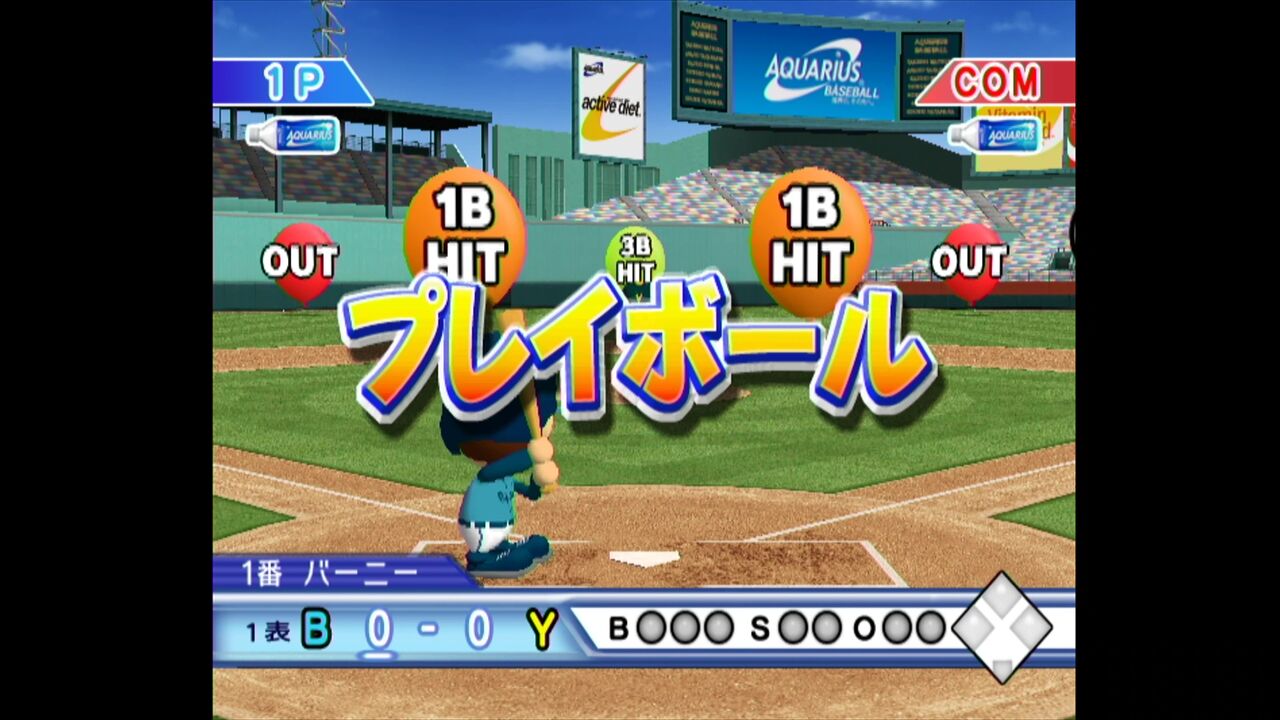The height and width of the screenshot is (720, 1280).
Task: Click the orange 1B HIT balloon on the right
Action: pyautogui.click(x=812, y=230)
